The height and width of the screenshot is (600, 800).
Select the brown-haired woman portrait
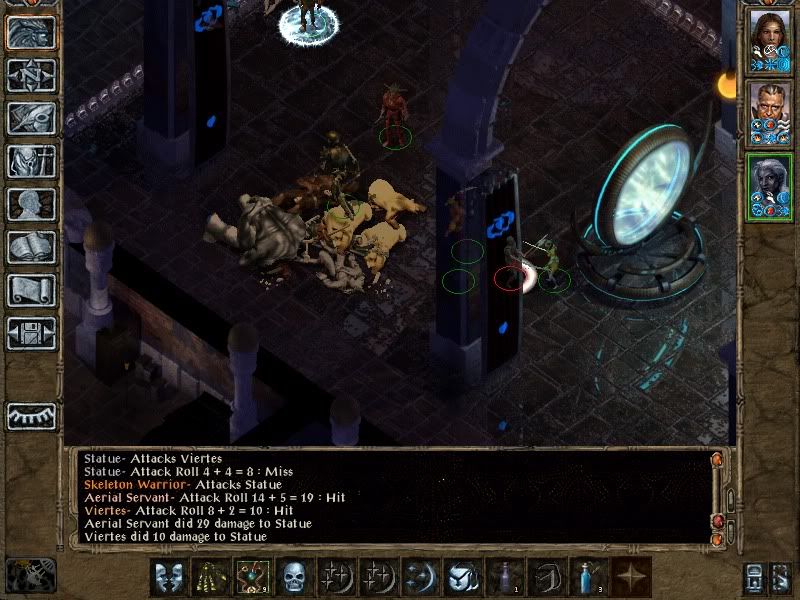pos(769,40)
